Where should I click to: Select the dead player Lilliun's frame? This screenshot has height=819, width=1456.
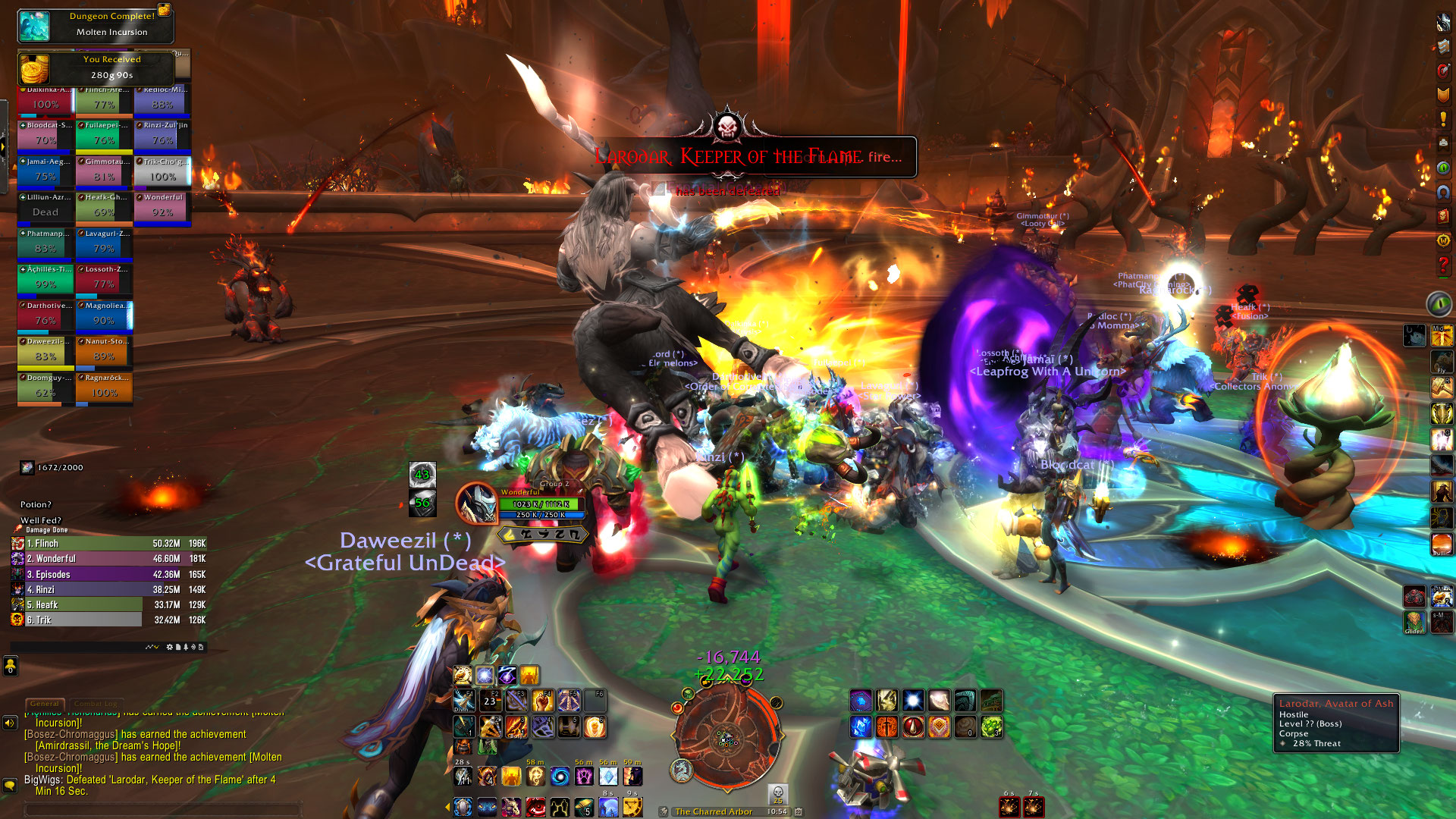click(x=45, y=207)
